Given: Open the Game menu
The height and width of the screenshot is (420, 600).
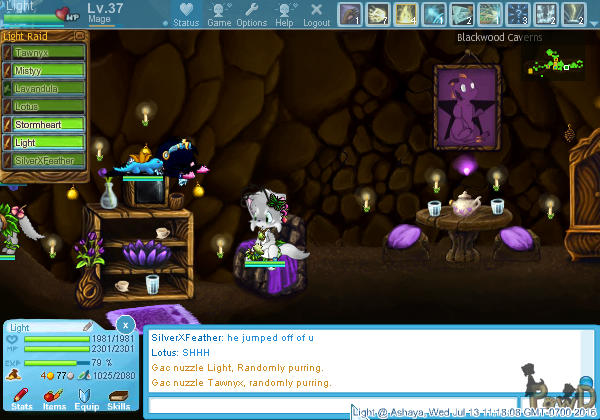Looking at the screenshot, I should click(x=219, y=14).
